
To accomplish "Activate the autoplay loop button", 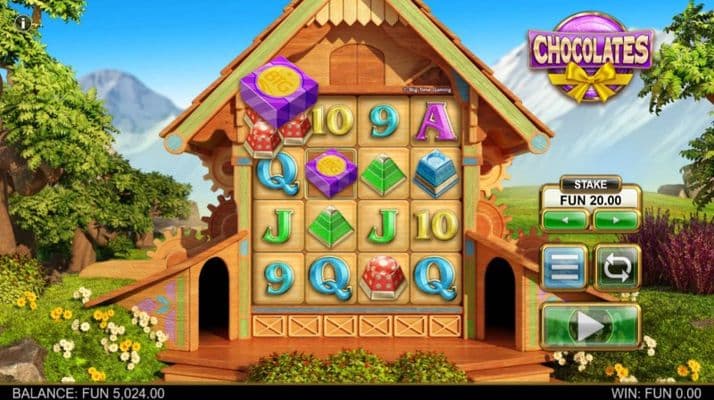I will click(x=617, y=267).
